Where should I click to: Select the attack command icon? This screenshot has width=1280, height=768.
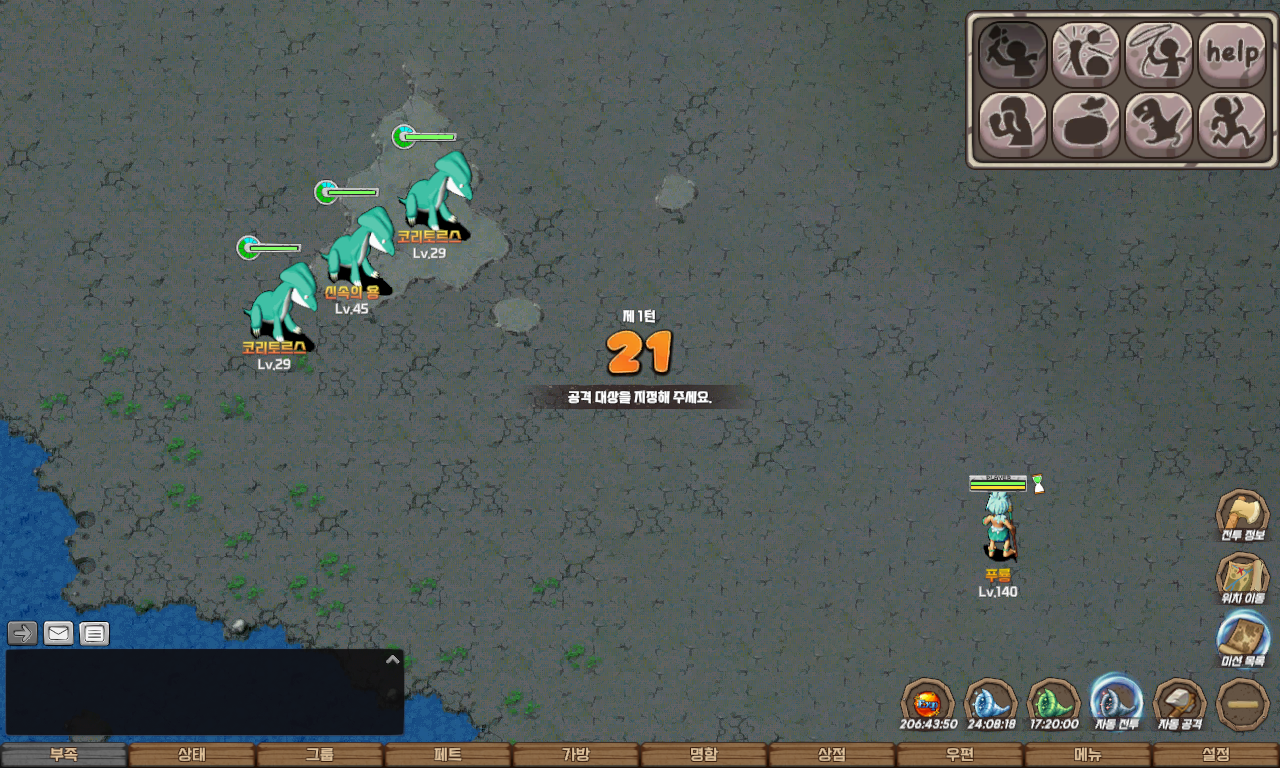click(1012, 54)
